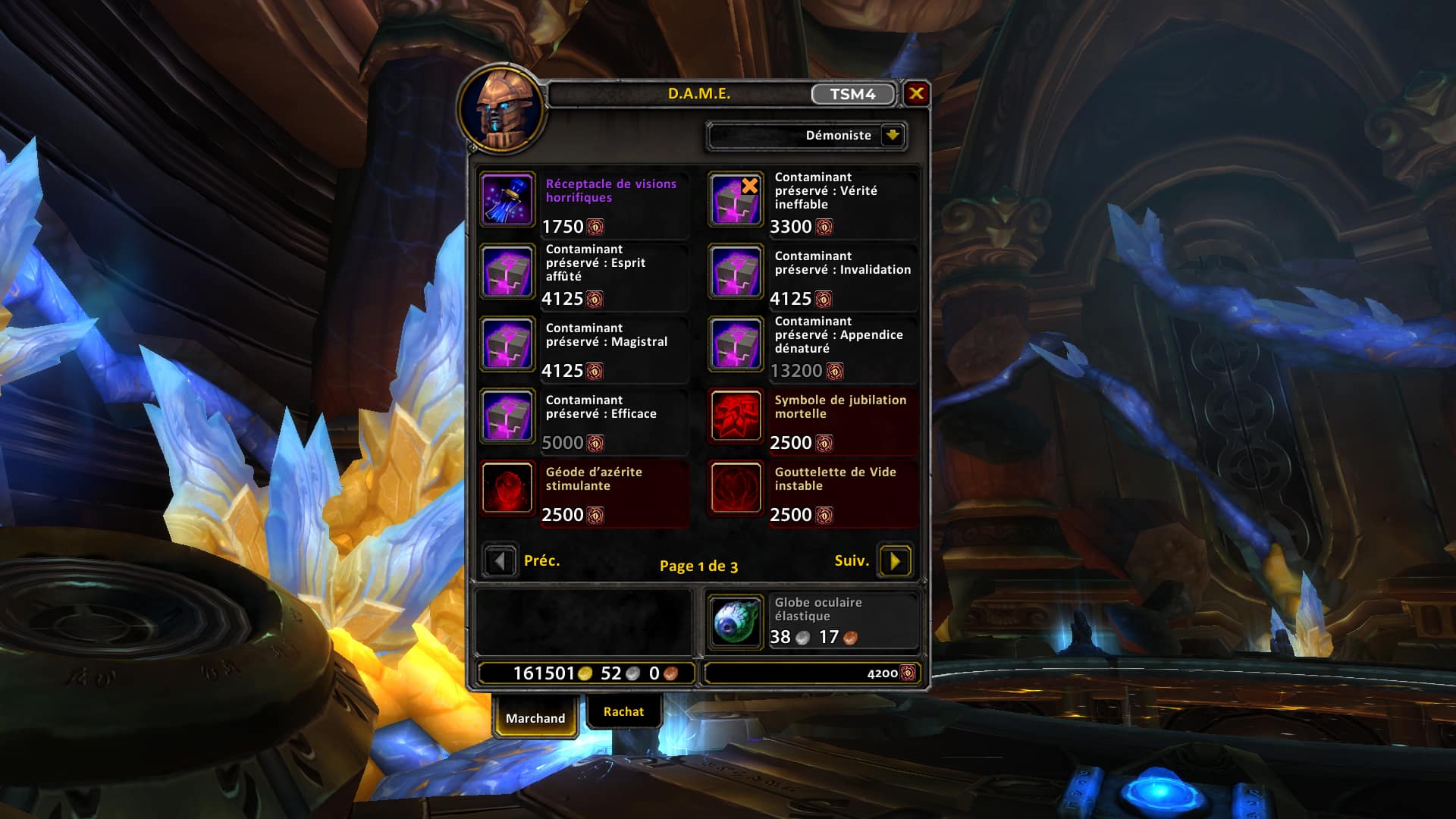Viewport: 1456px width, 819px height.
Task: Pick Contaminant préservé : Efficace
Action: click(x=507, y=416)
